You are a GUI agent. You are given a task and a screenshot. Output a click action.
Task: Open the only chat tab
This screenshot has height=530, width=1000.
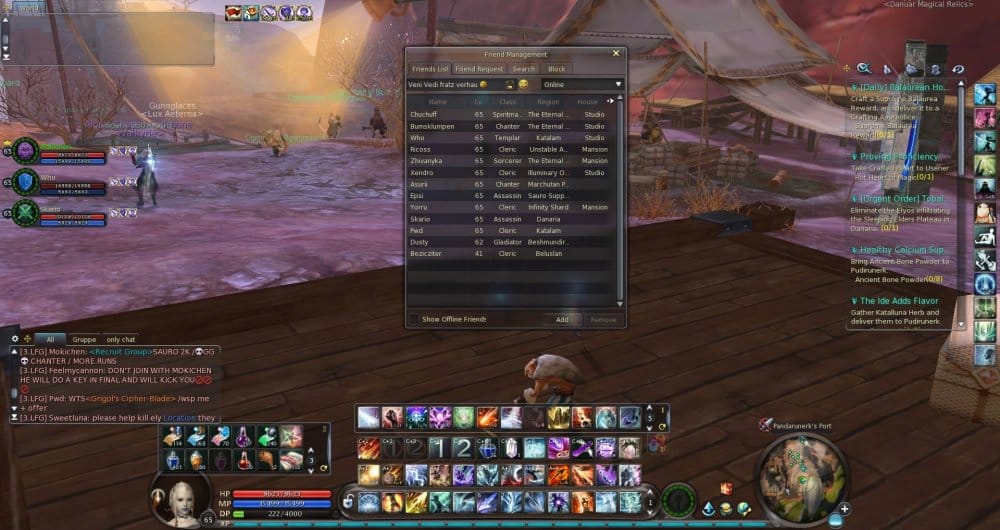pyautogui.click(x=121, y=340)
